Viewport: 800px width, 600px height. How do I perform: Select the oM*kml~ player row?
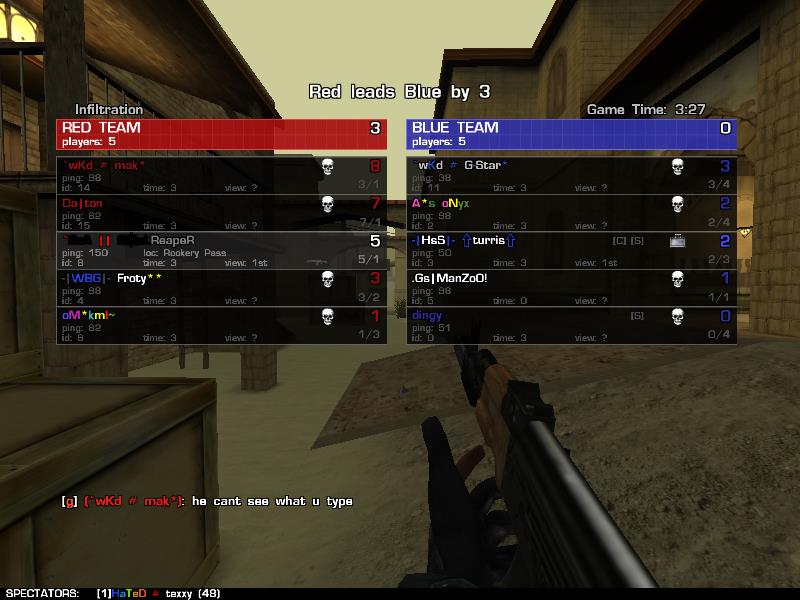coord(221,325)
